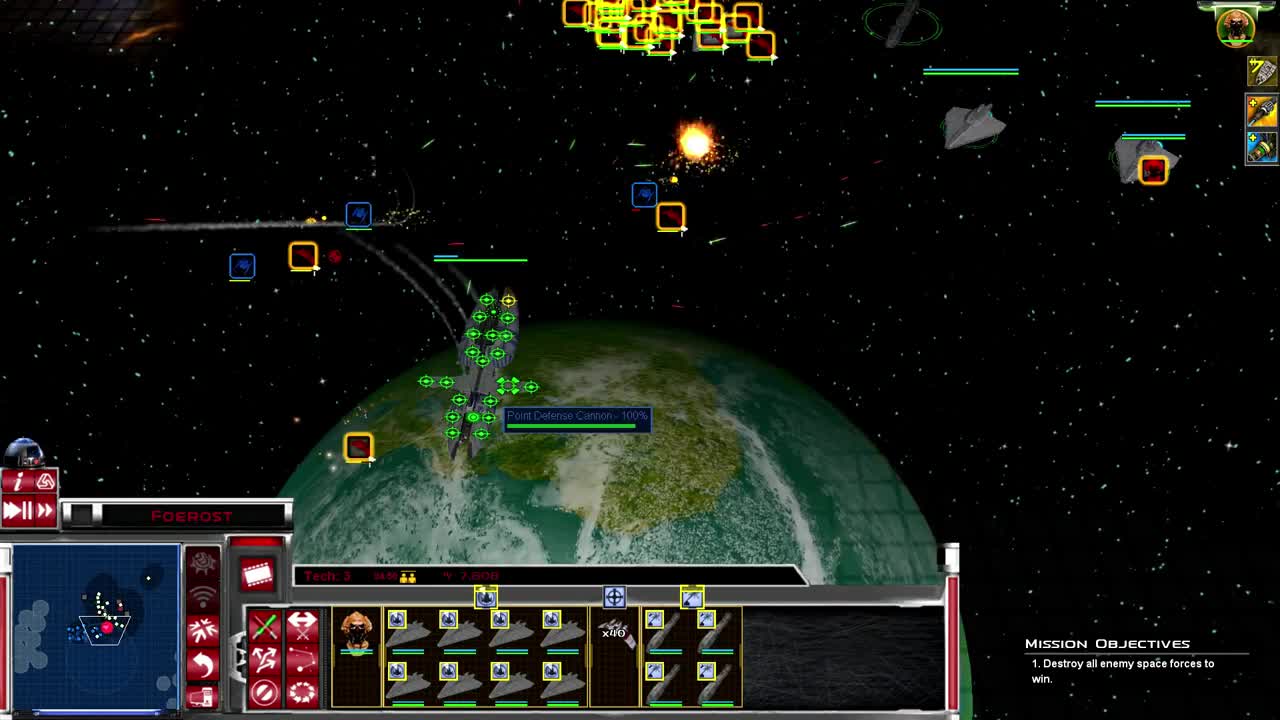
Task: Issue a Stop order using the no-entry icon
Action: [265, 693]
